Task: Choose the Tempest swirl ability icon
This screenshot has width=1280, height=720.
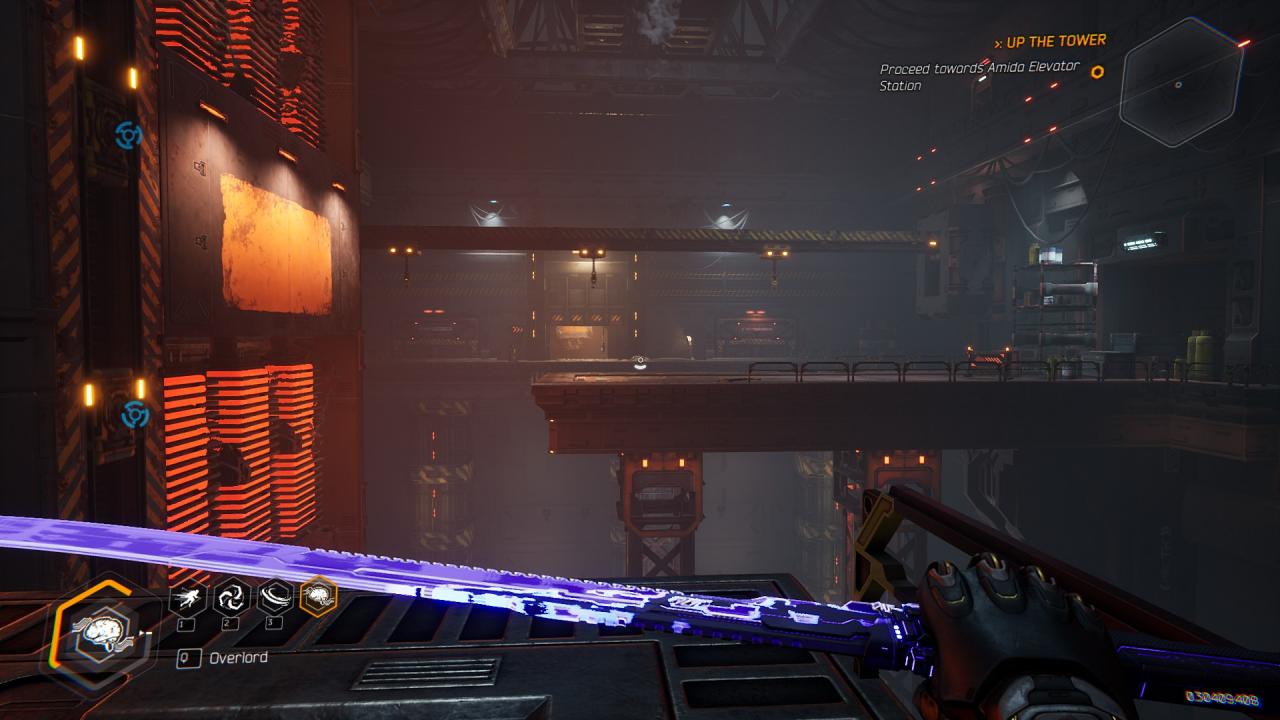Action: click(231, 598)
